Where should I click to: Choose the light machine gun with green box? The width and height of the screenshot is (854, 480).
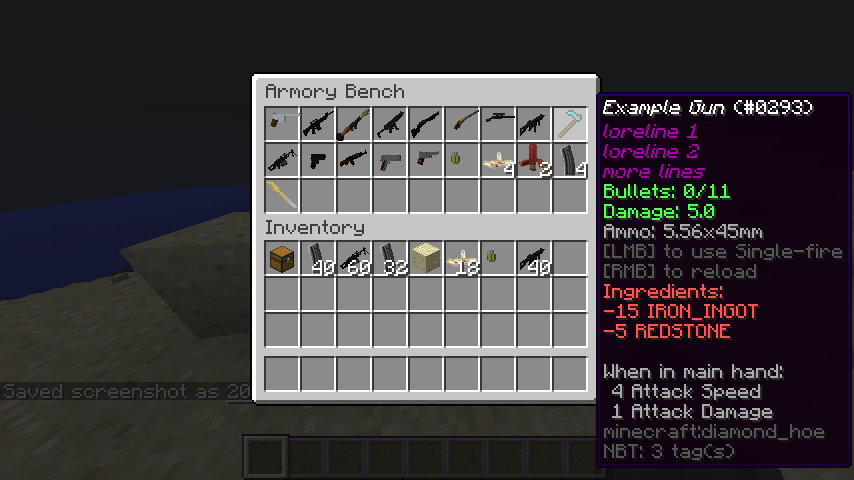[282, 160]
